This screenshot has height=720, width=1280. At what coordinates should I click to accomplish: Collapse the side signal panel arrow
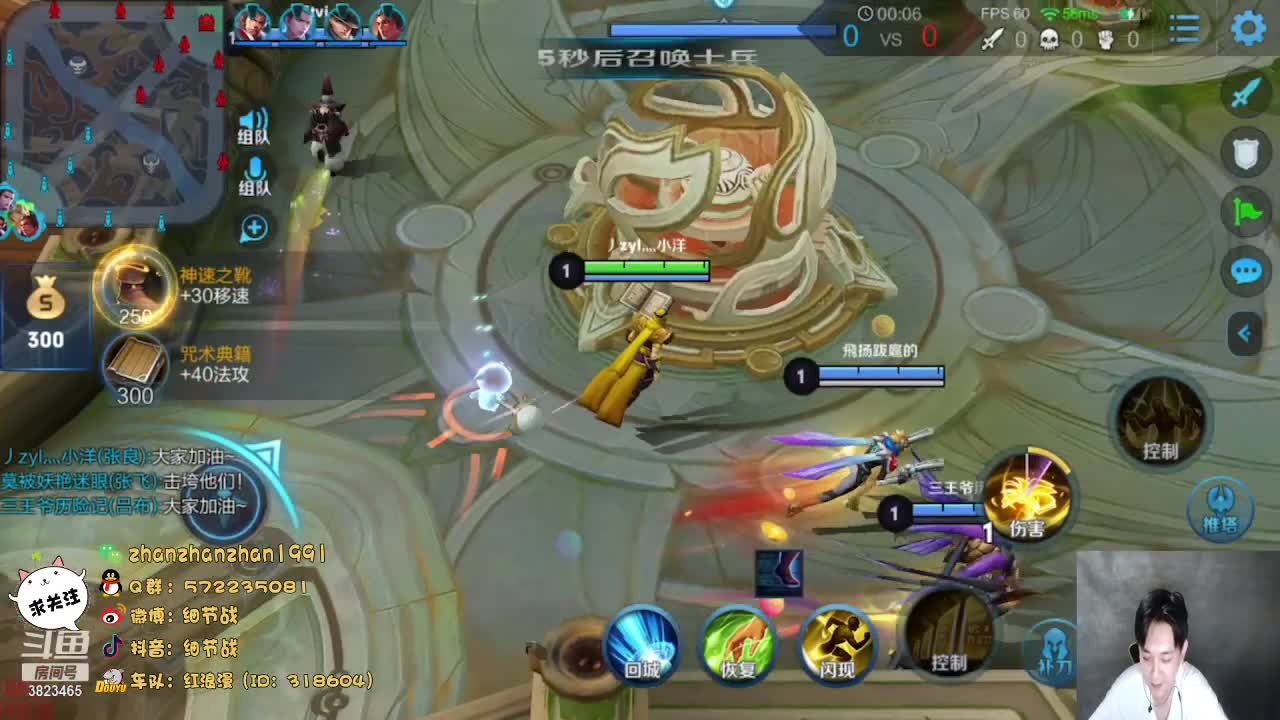(1245, 333)
